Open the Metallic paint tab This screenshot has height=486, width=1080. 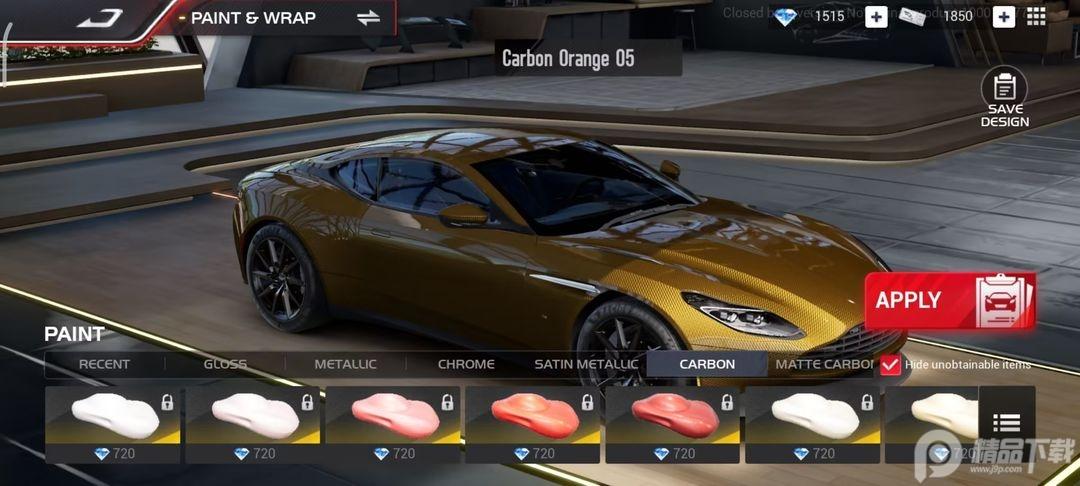click(345, 364)
